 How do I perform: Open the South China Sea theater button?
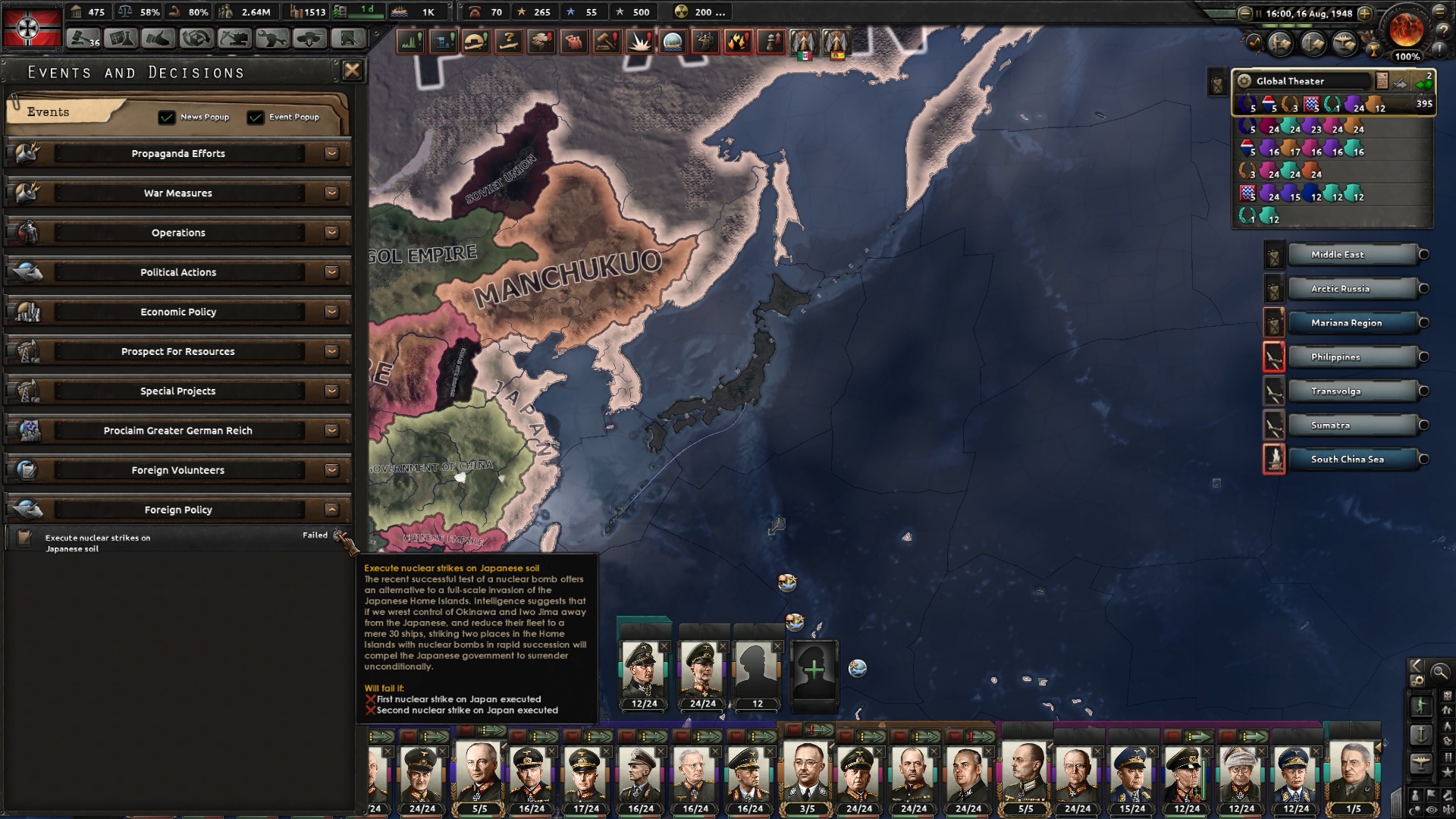coord(1347,459)
